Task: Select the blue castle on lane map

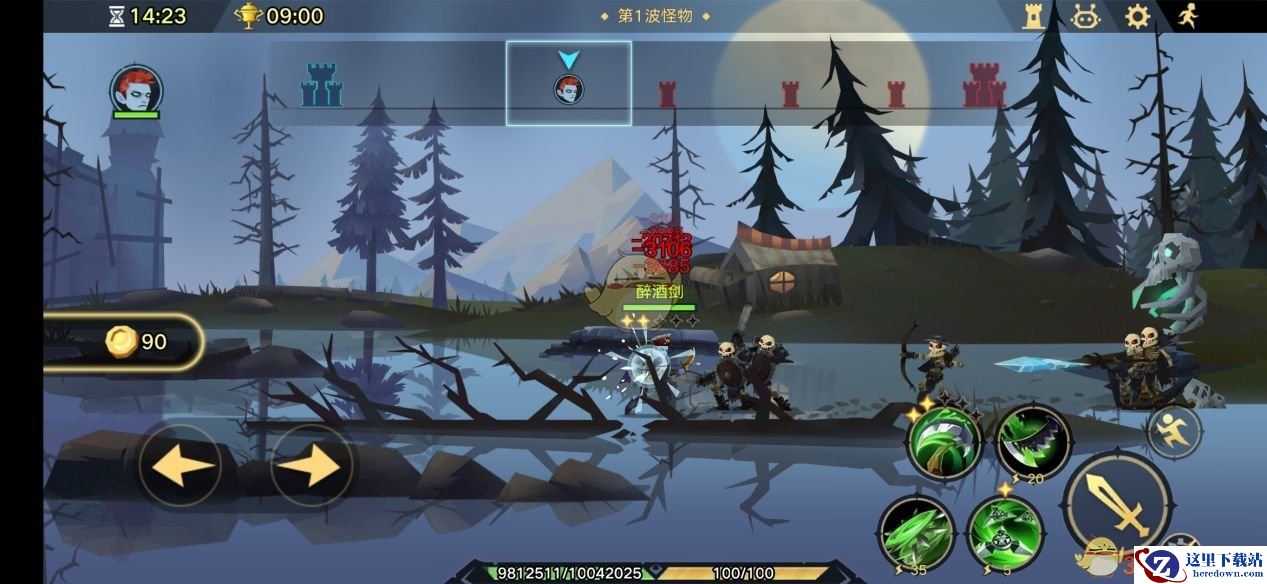Action: click(321, 86)
